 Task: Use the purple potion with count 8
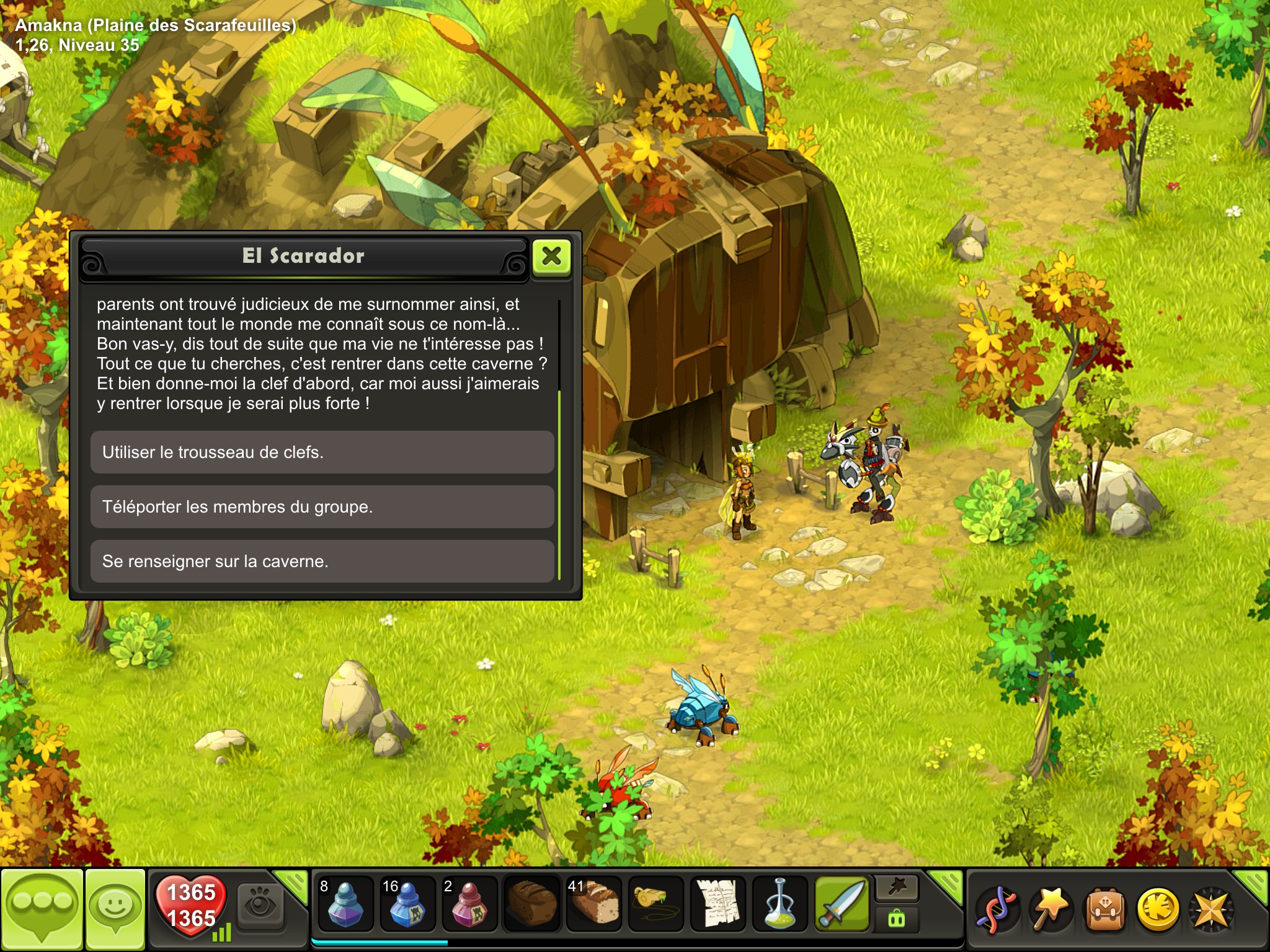tap(345, 904)
